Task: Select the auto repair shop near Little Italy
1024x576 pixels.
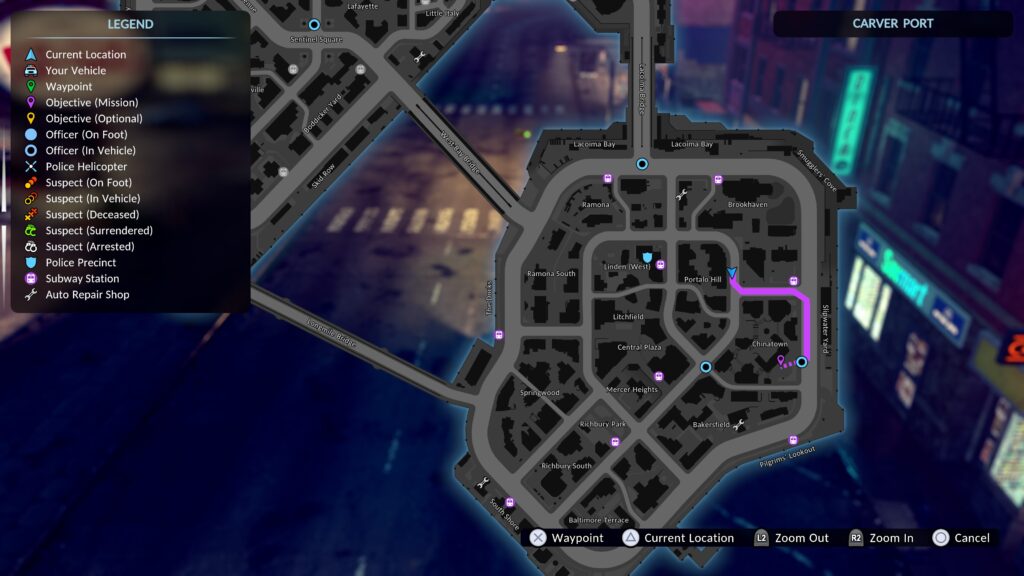Action: pos(419,57)
